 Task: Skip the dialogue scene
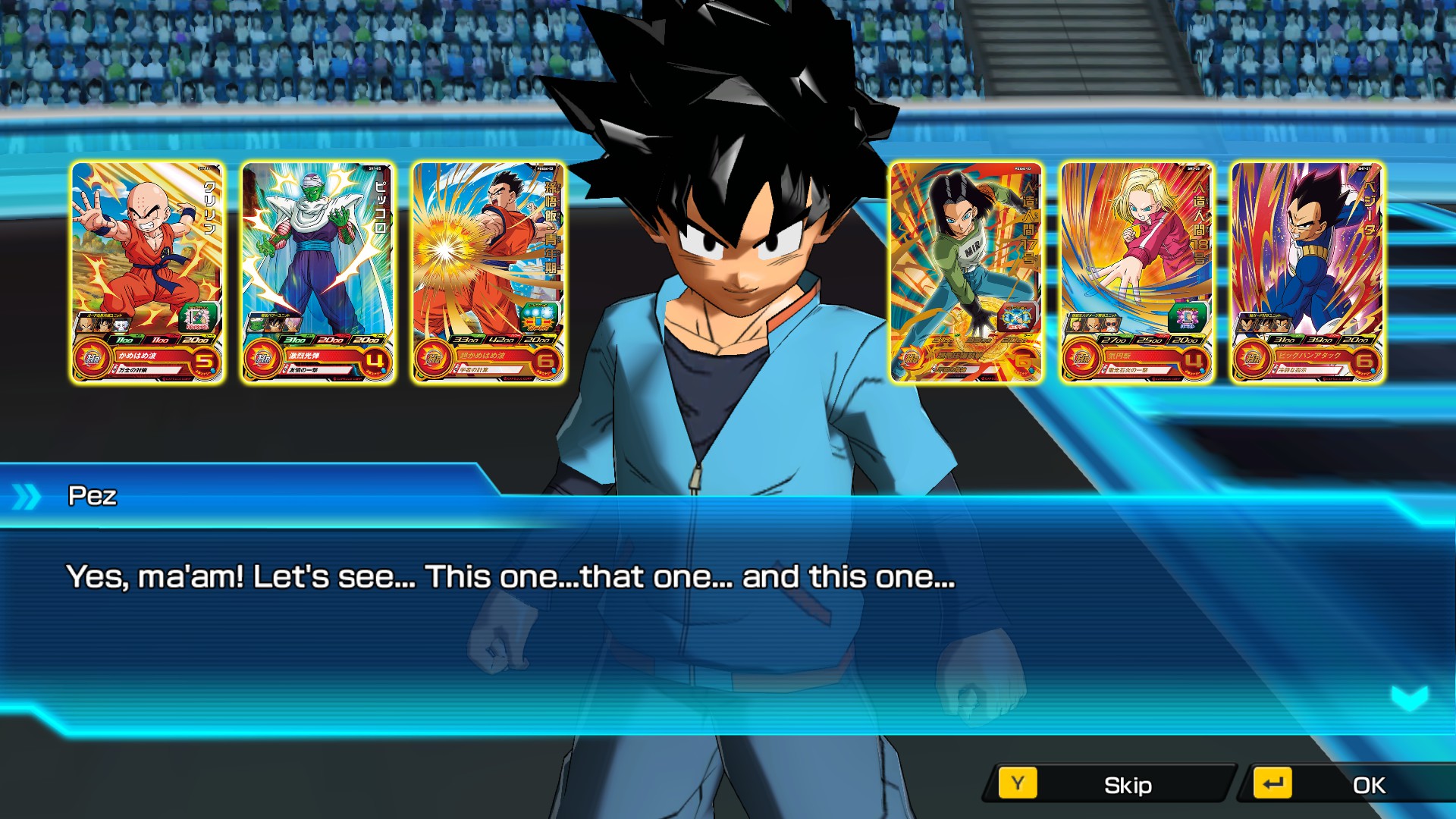click(1109, 785)
